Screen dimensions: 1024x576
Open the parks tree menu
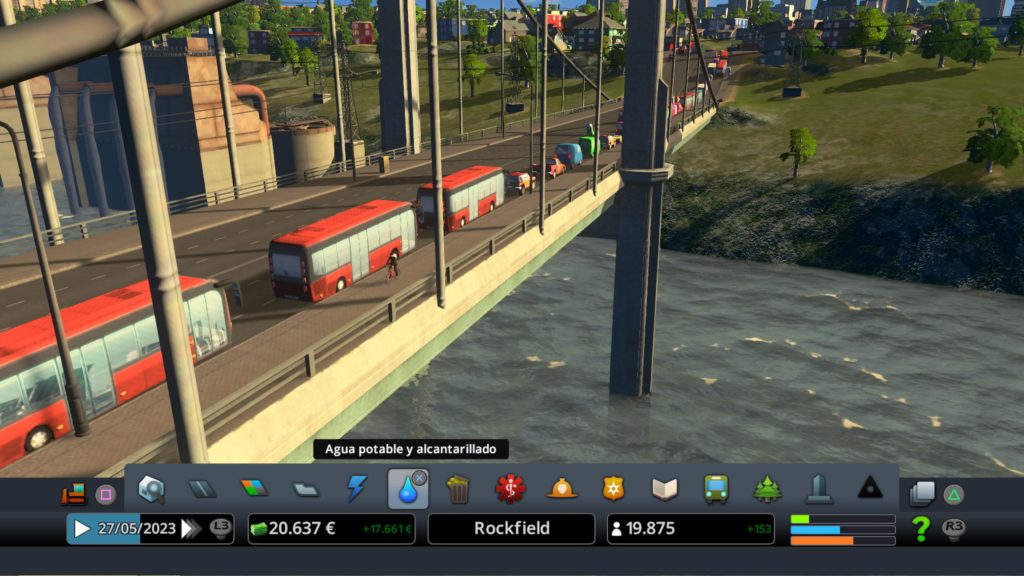pos(767,489)
